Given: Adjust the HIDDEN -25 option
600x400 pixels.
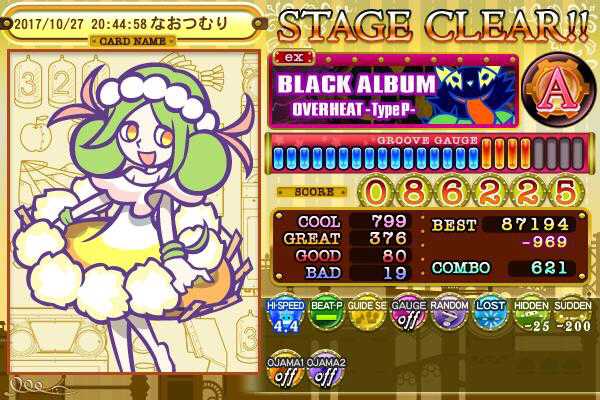Looking at the screenshot, I should [x=531, y=318].
